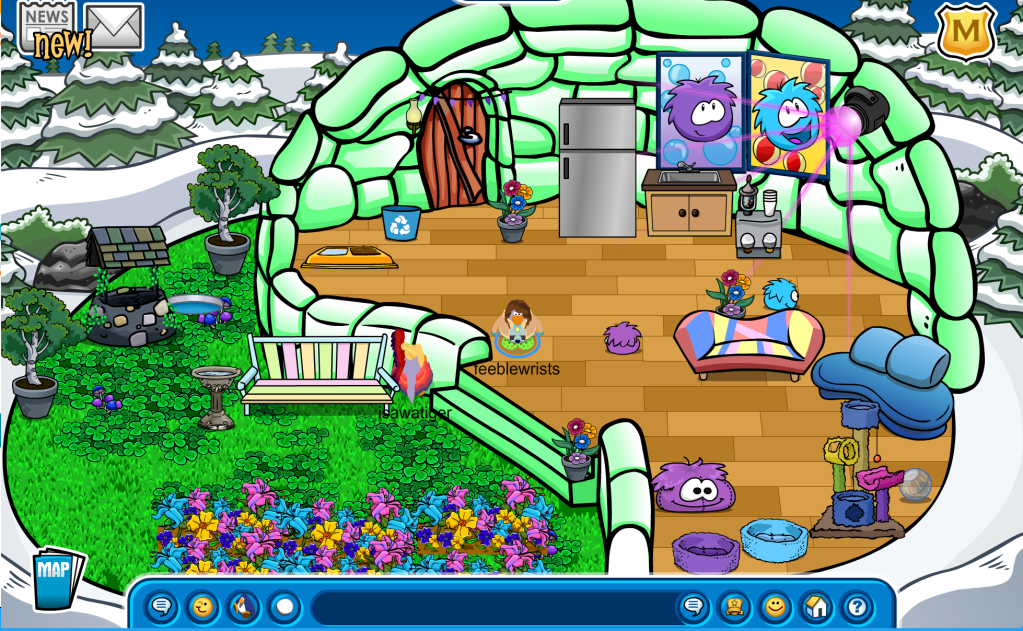Screen dimensions: 1023x631
Task: Open the buddy list smiley face
Action: [774, 606]
